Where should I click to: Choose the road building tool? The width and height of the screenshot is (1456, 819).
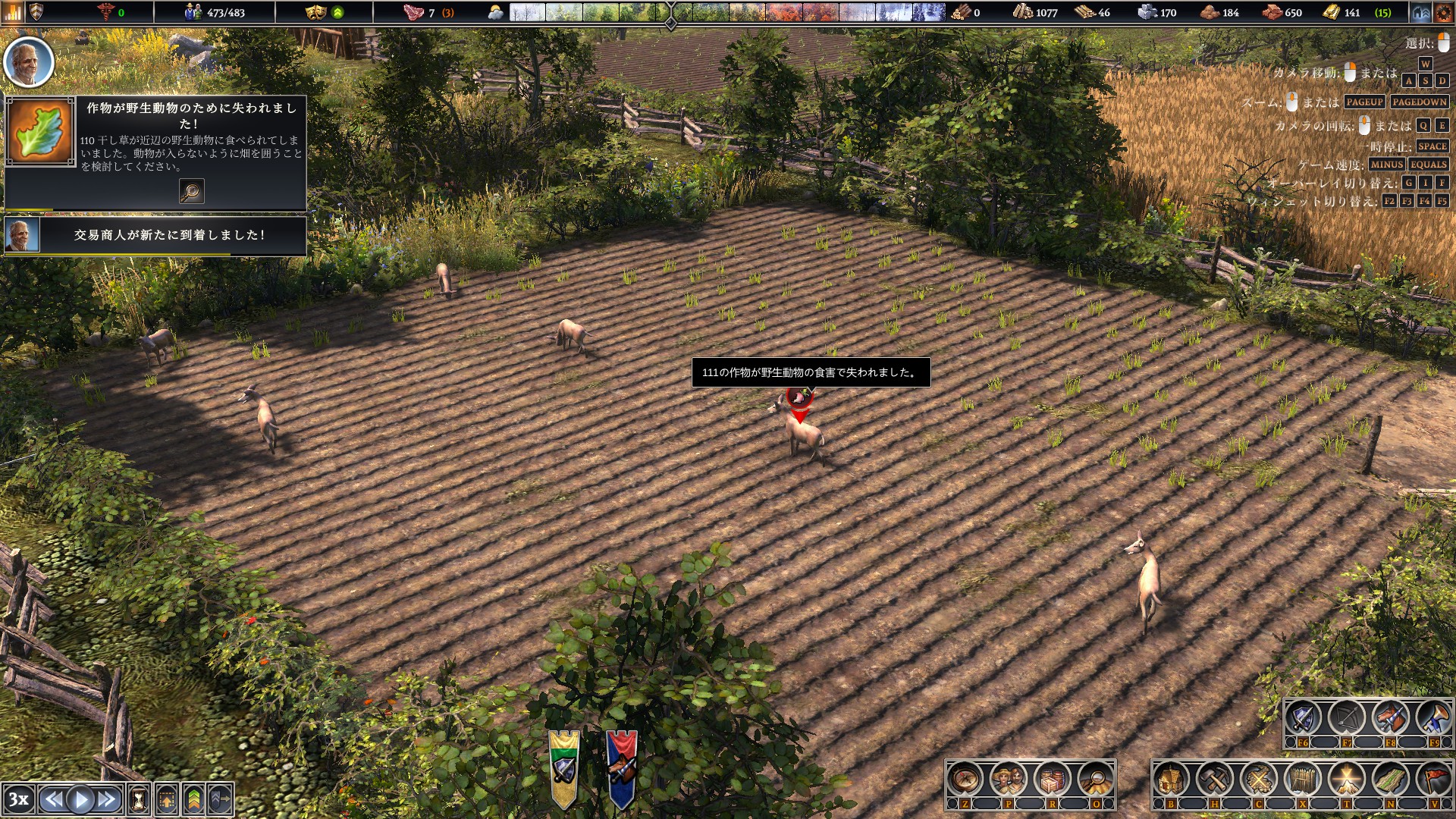(1391, 779)
